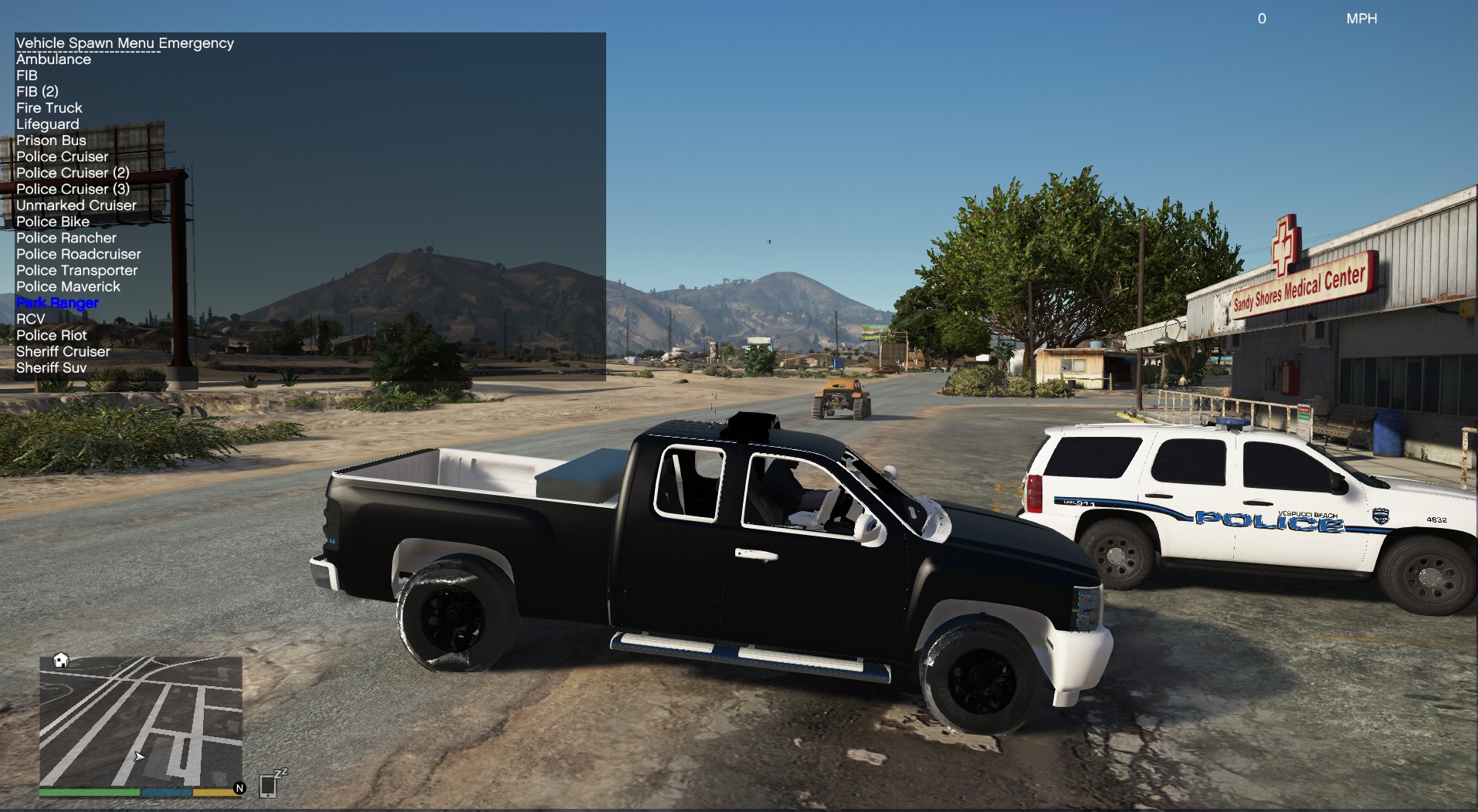Pick the Police Transporter entry
Viewport: 1478px width, 812px height.
(77, 270)
